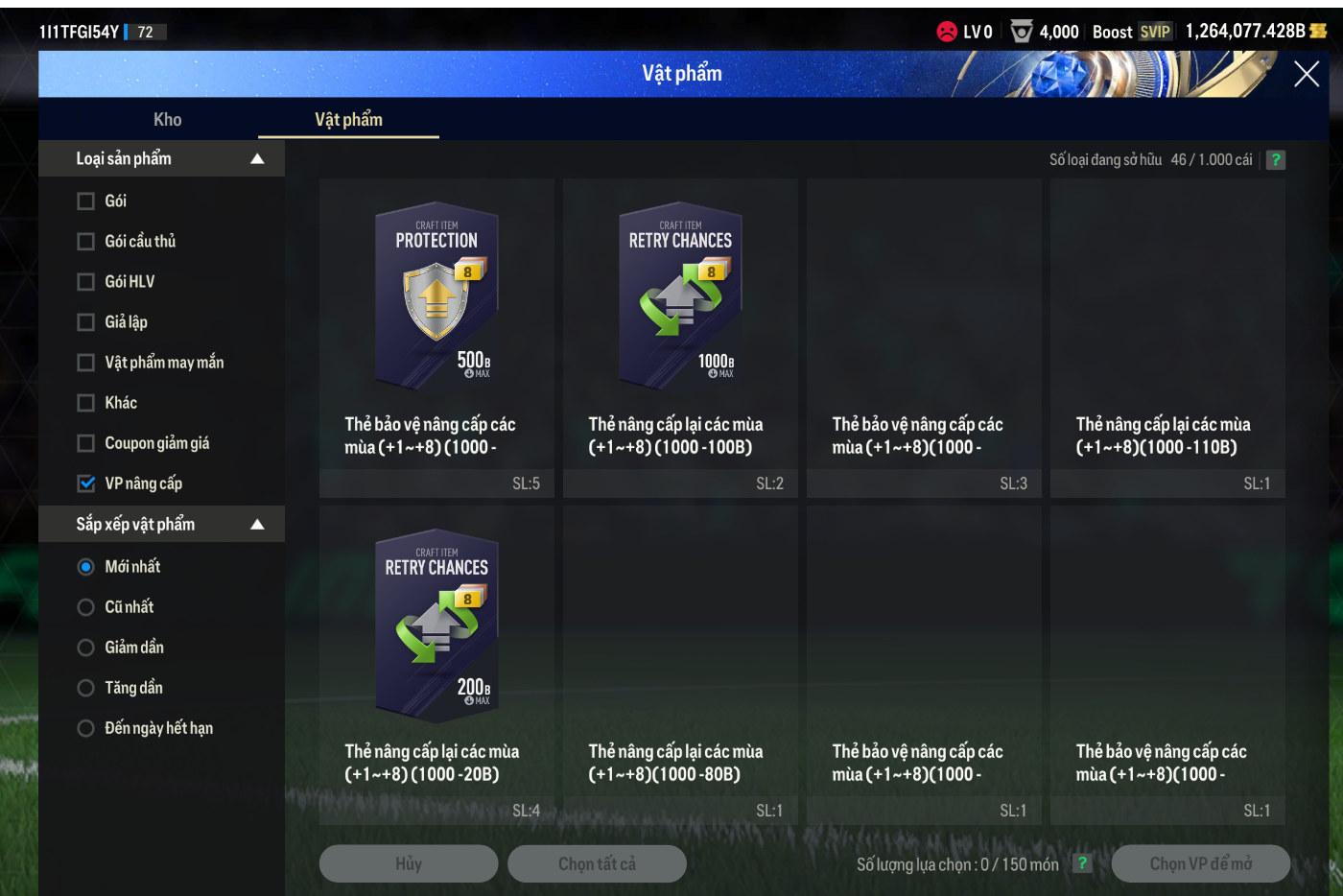The image size is (1343, 896).
Task: Tick the Gói checkbox
Action: (x=86, y=201)
